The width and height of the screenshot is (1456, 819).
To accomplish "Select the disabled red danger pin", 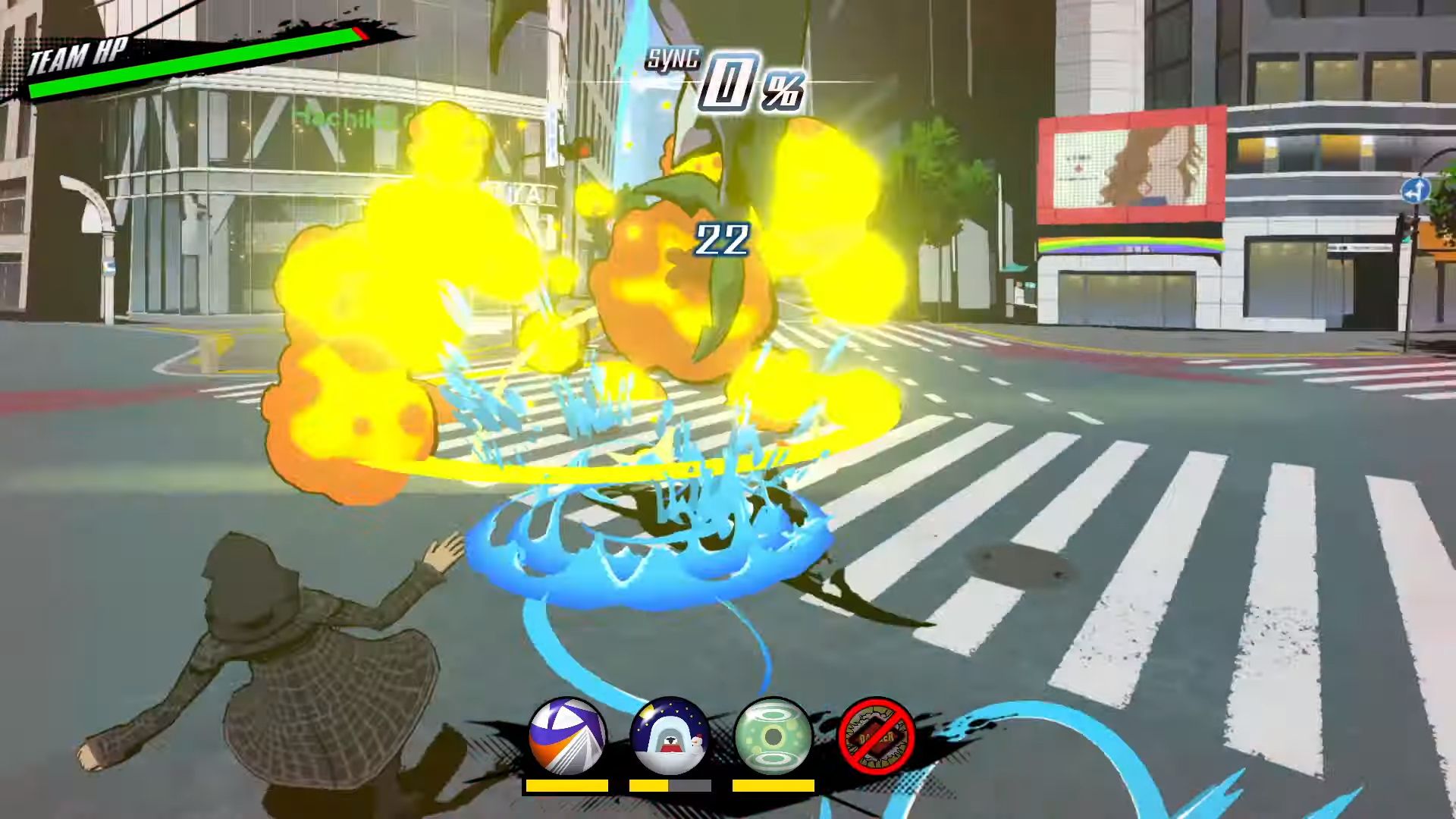I will coord(877,736).
